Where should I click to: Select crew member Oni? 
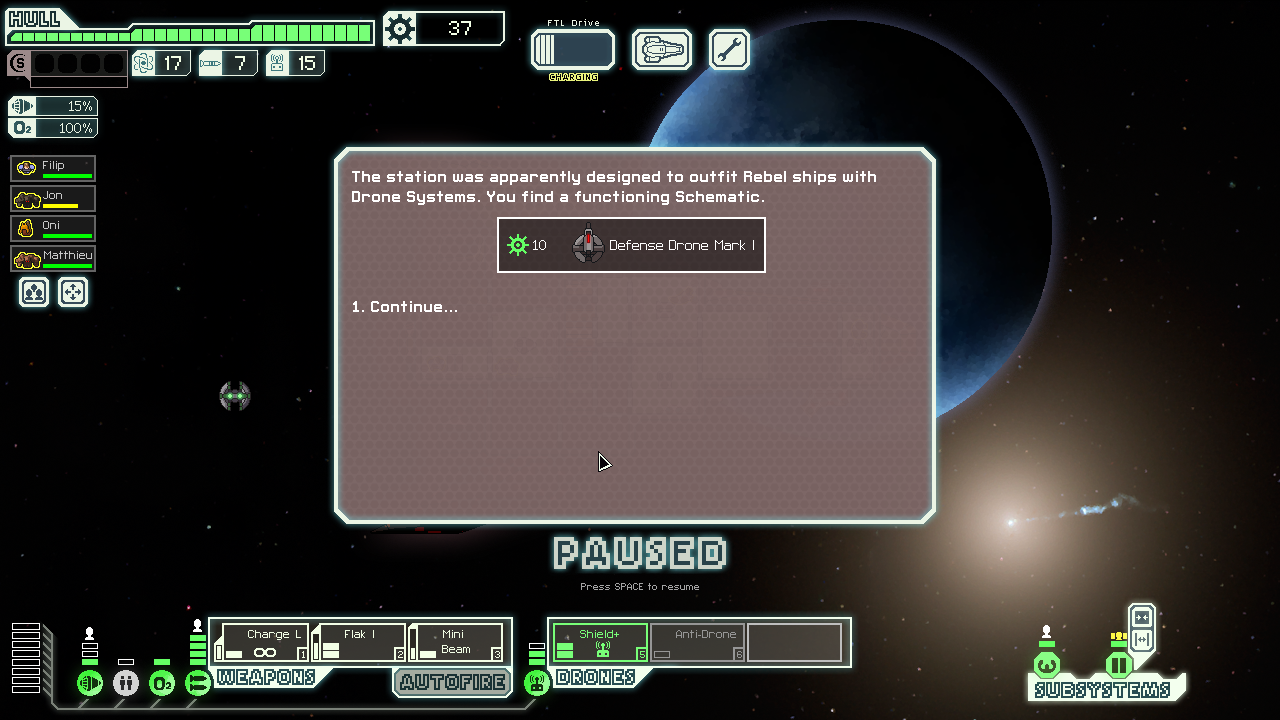[x=53, y=228]
